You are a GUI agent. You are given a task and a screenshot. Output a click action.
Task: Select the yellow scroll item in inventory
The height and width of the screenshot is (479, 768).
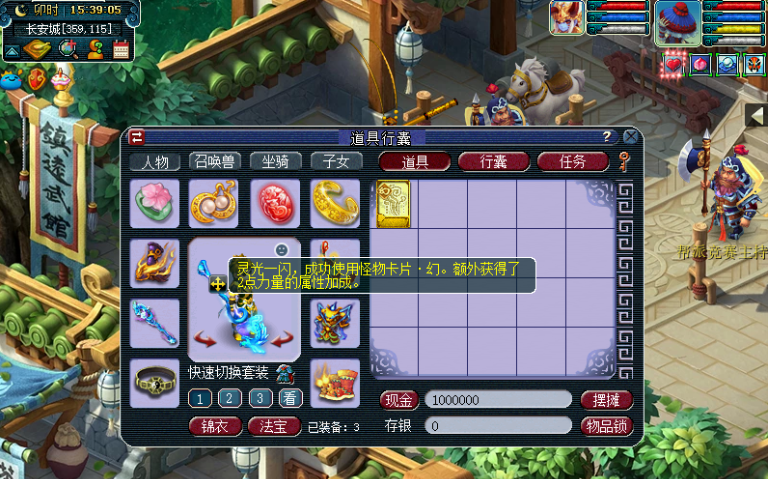pyautogui.click(x=392, y=203)
